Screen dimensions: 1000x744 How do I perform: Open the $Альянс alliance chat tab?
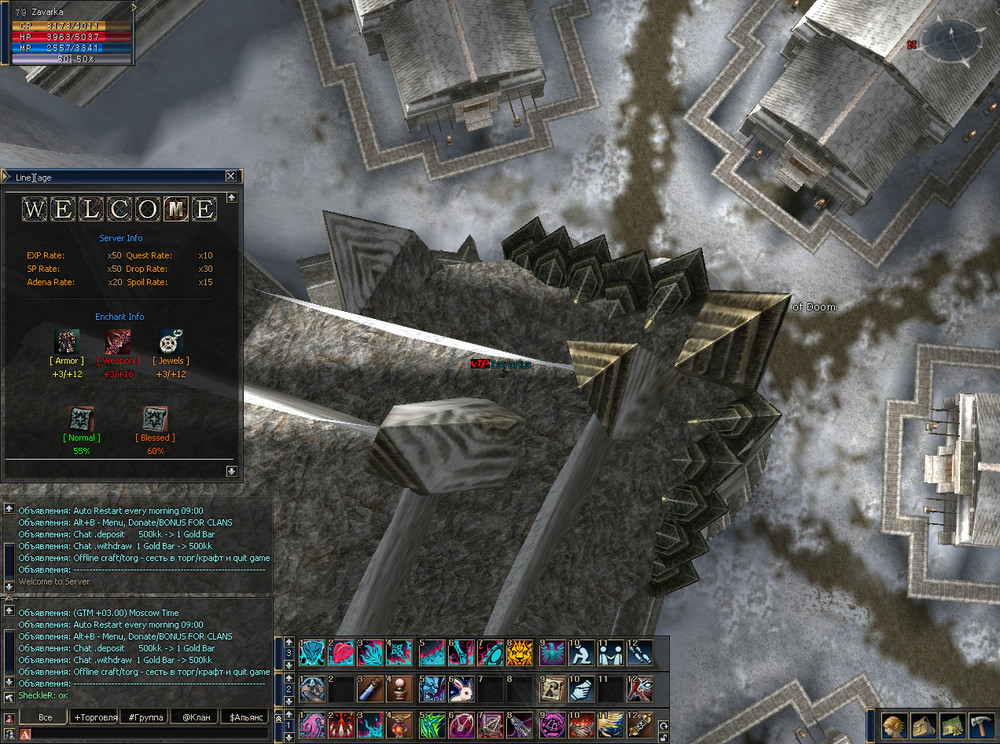pos(246,717)
